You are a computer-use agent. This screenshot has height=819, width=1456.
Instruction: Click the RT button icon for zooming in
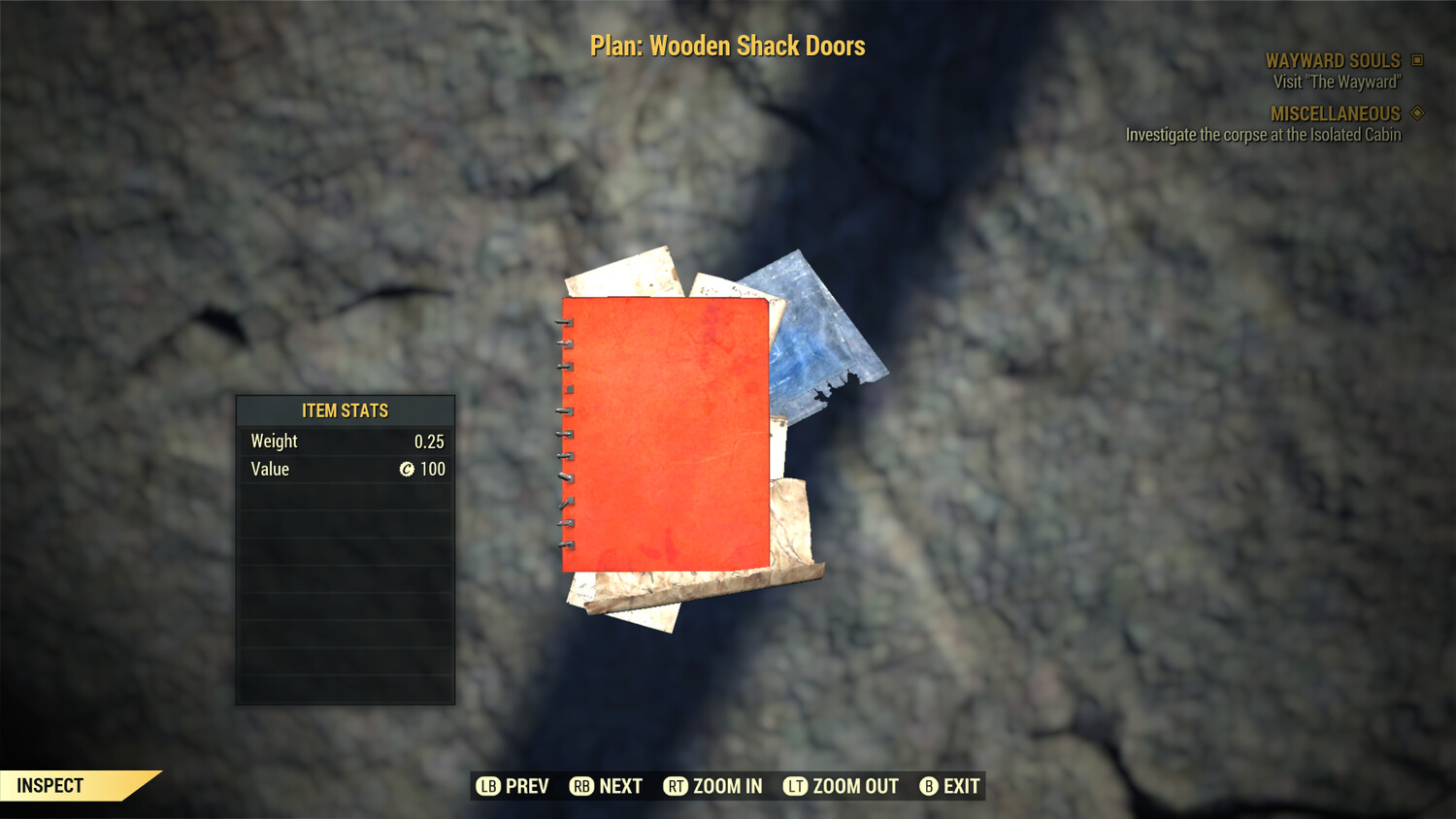[x=677, y=786]
